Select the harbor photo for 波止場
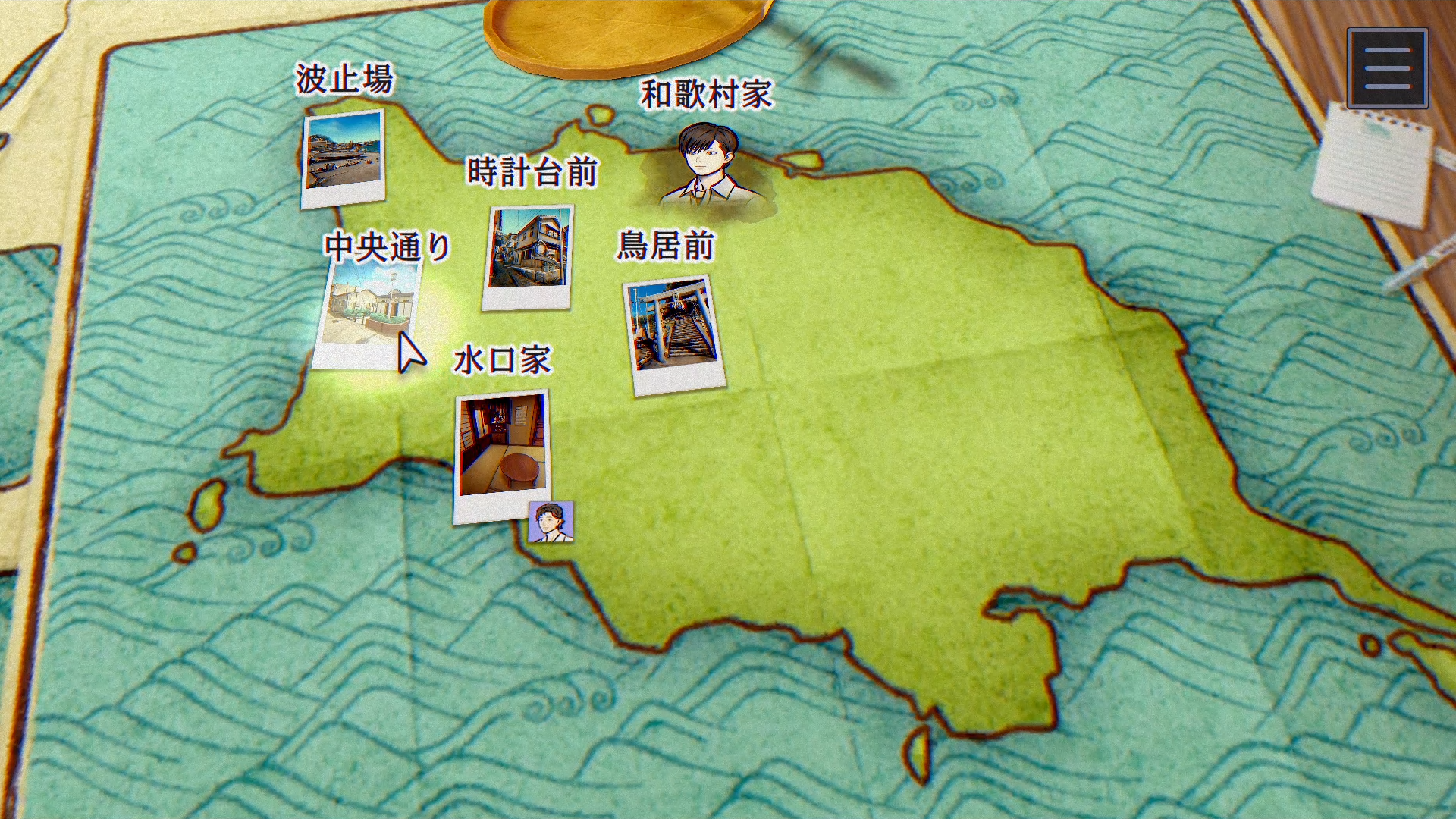This screenshot has width=1456, height=819. point(344,157)
